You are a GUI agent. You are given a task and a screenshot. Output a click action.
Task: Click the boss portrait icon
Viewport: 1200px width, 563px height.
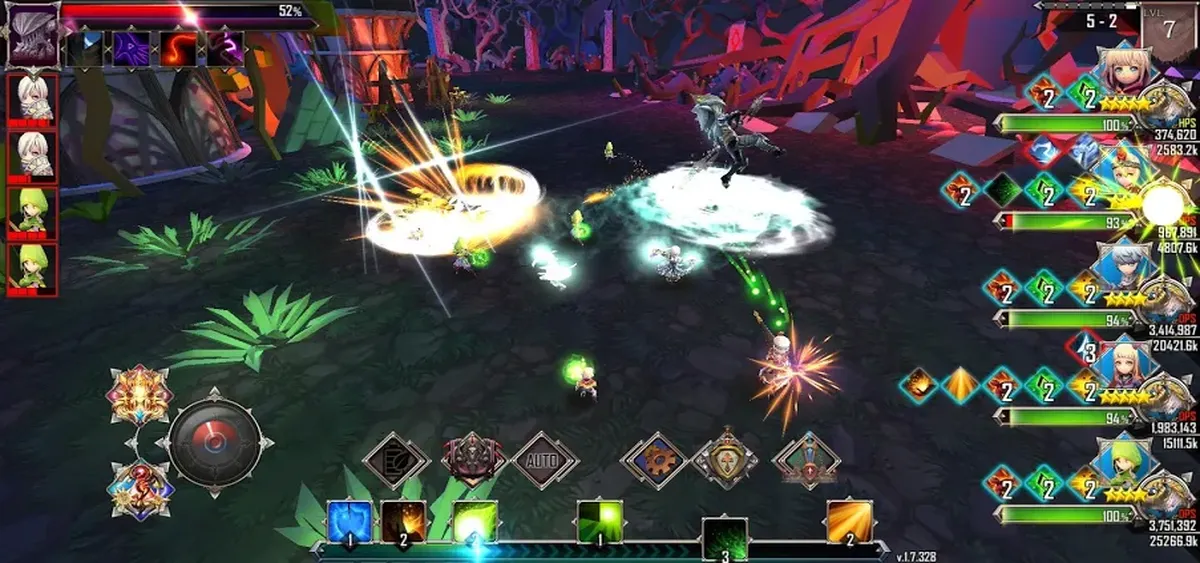[x=33, y=36]
